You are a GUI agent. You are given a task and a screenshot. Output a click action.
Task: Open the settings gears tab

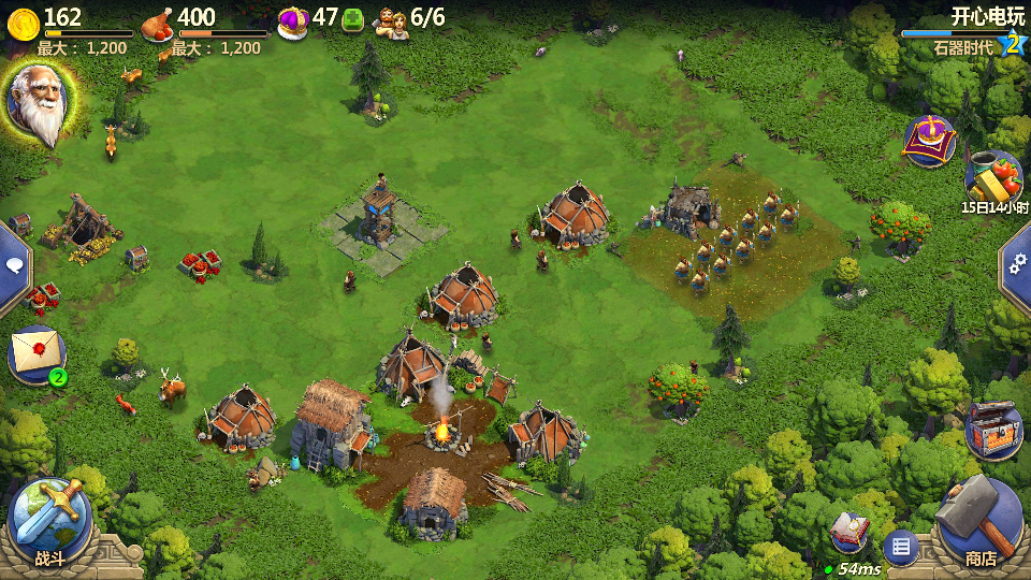point(1018,263)
